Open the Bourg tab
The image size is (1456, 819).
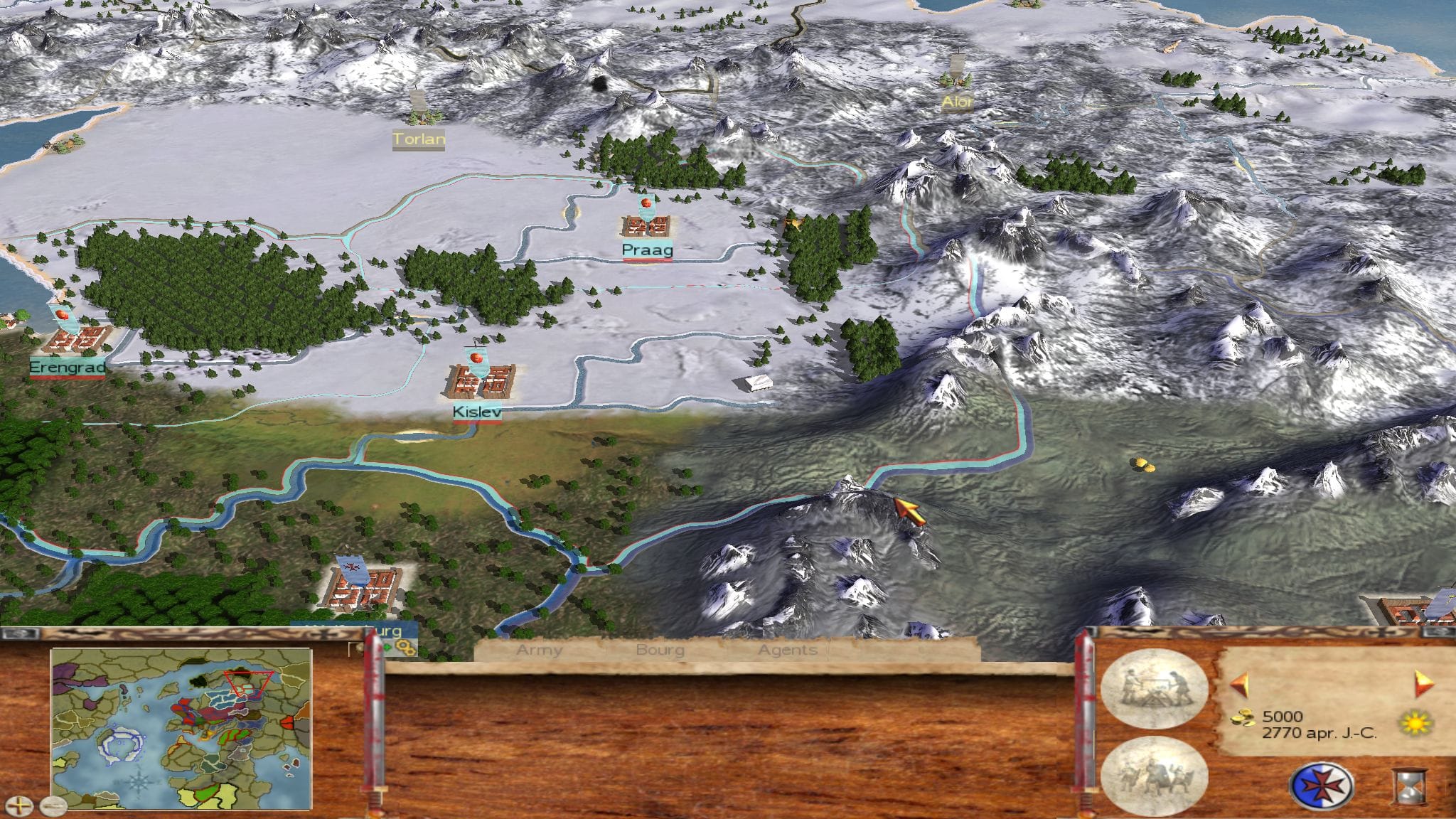660,650
